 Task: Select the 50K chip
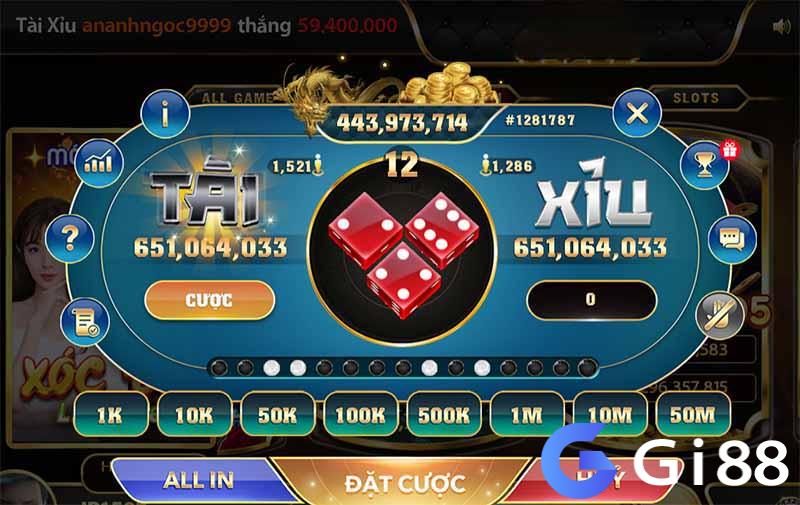click(x=275, y=414)
